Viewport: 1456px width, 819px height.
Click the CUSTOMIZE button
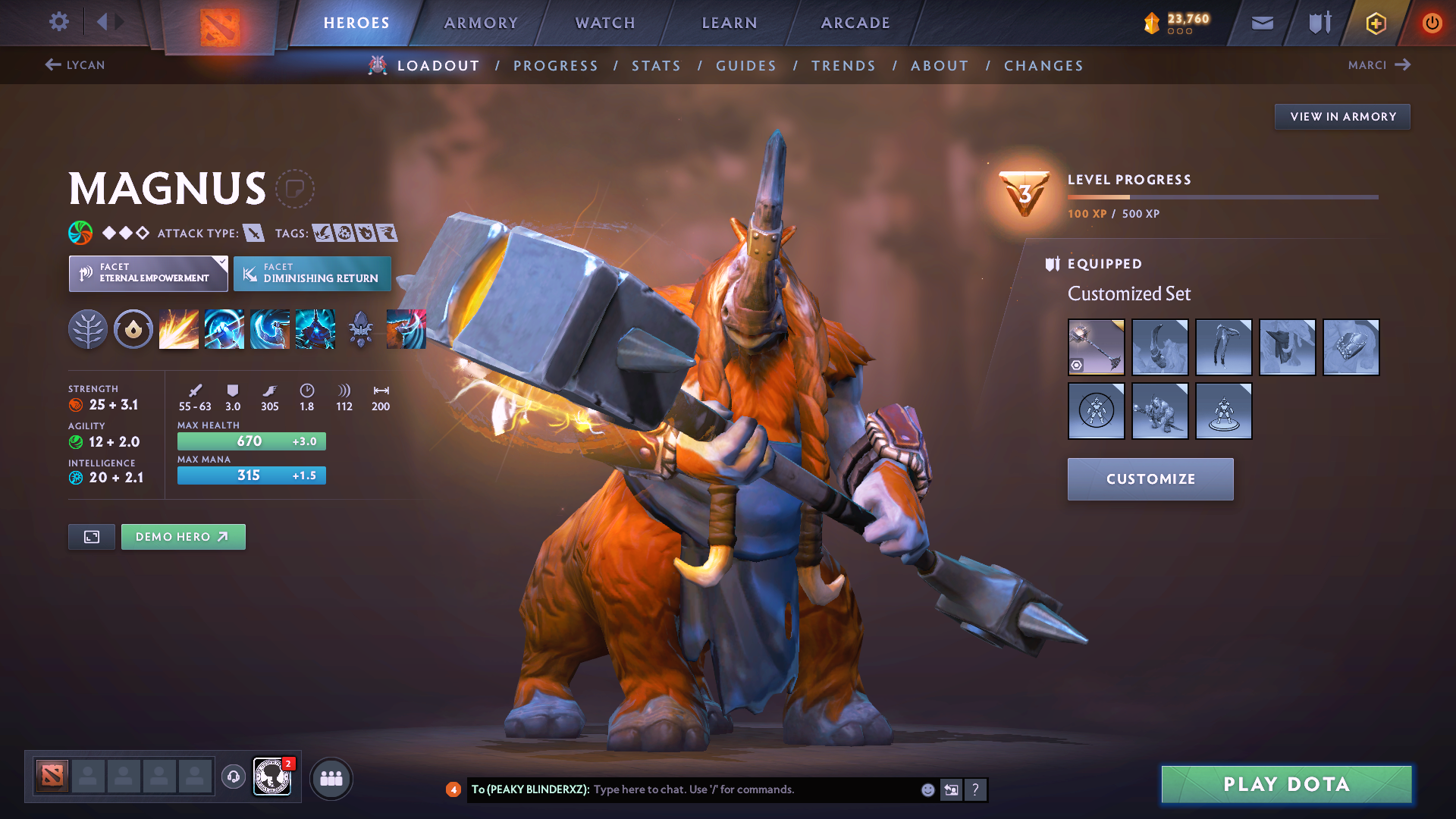click(1150, 479)
